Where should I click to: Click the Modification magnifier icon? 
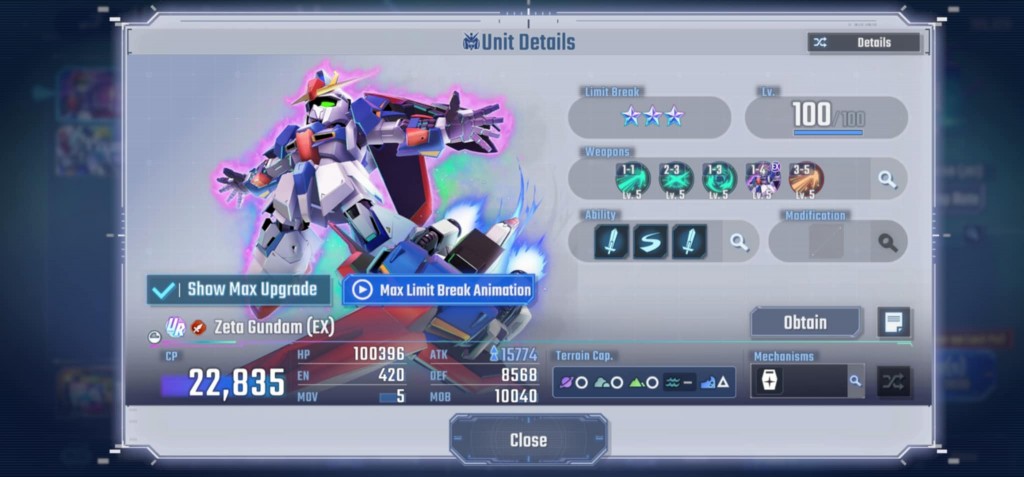click(887, 241)
